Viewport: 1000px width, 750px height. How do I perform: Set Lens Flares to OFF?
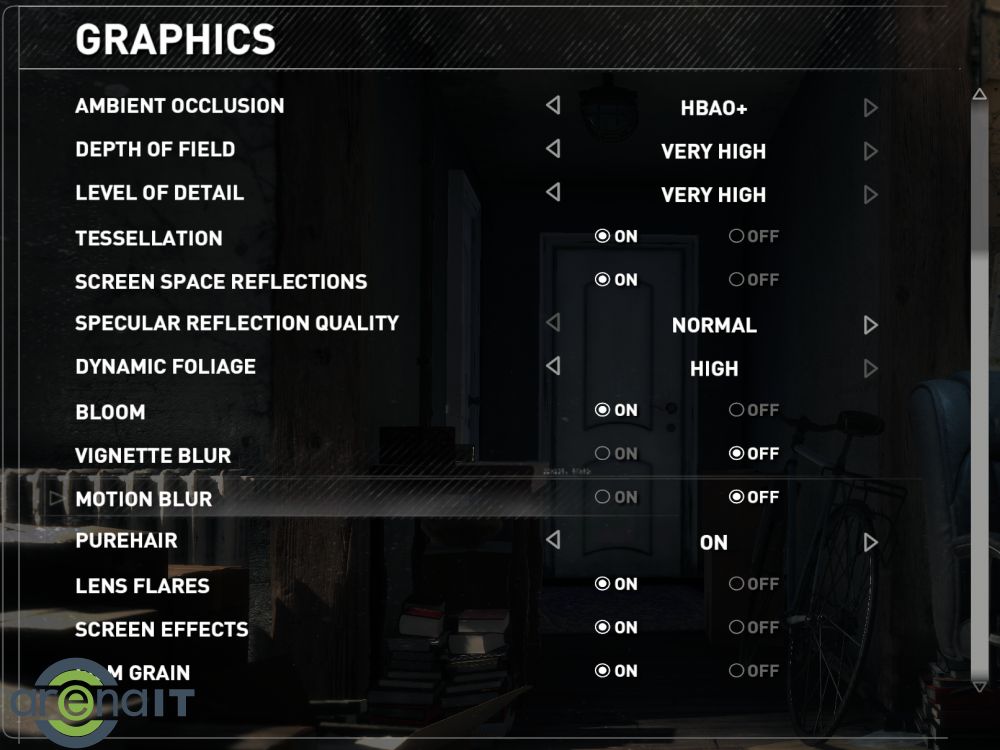(736, 584)
